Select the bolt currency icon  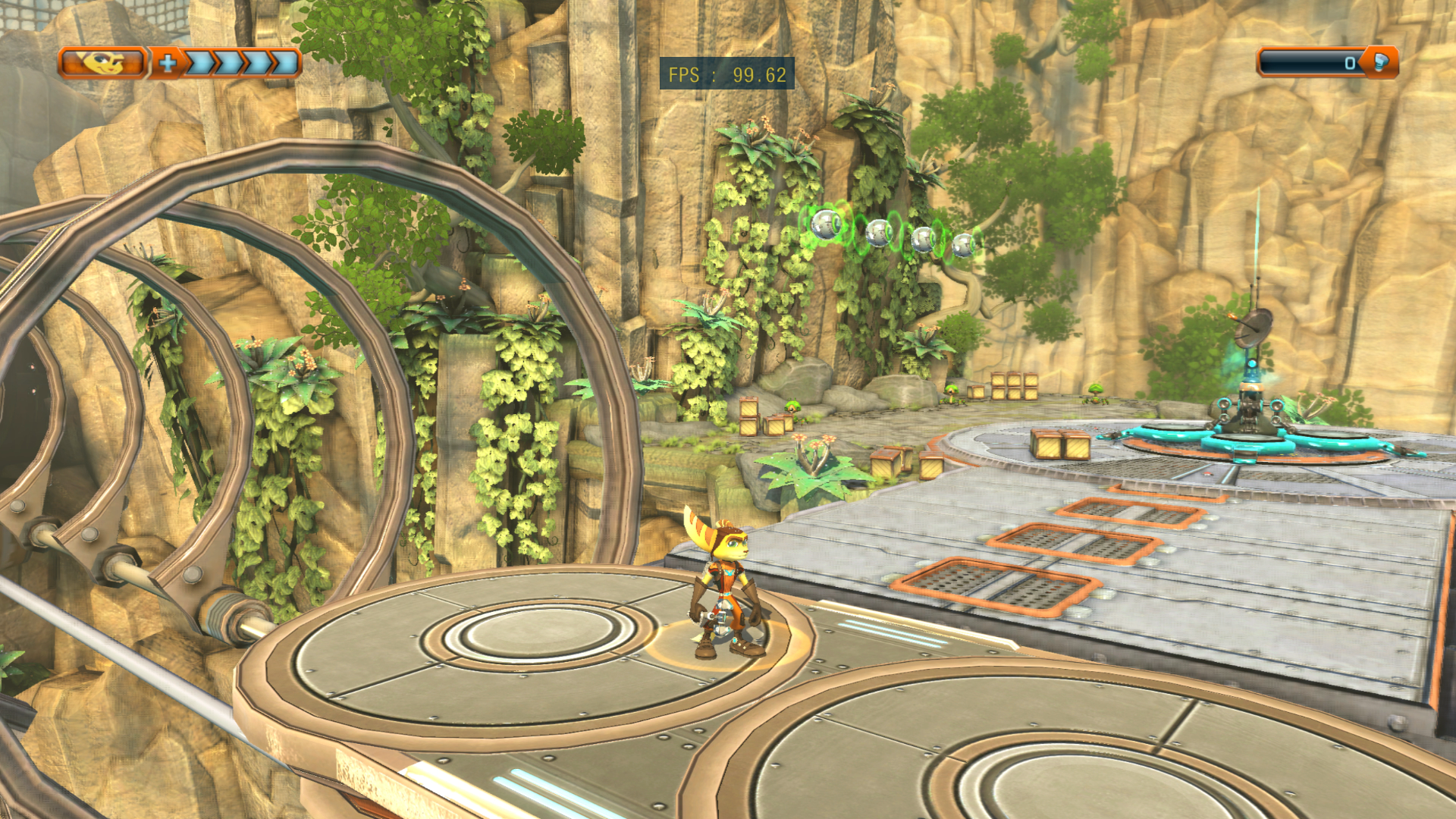click(1381, 62)
